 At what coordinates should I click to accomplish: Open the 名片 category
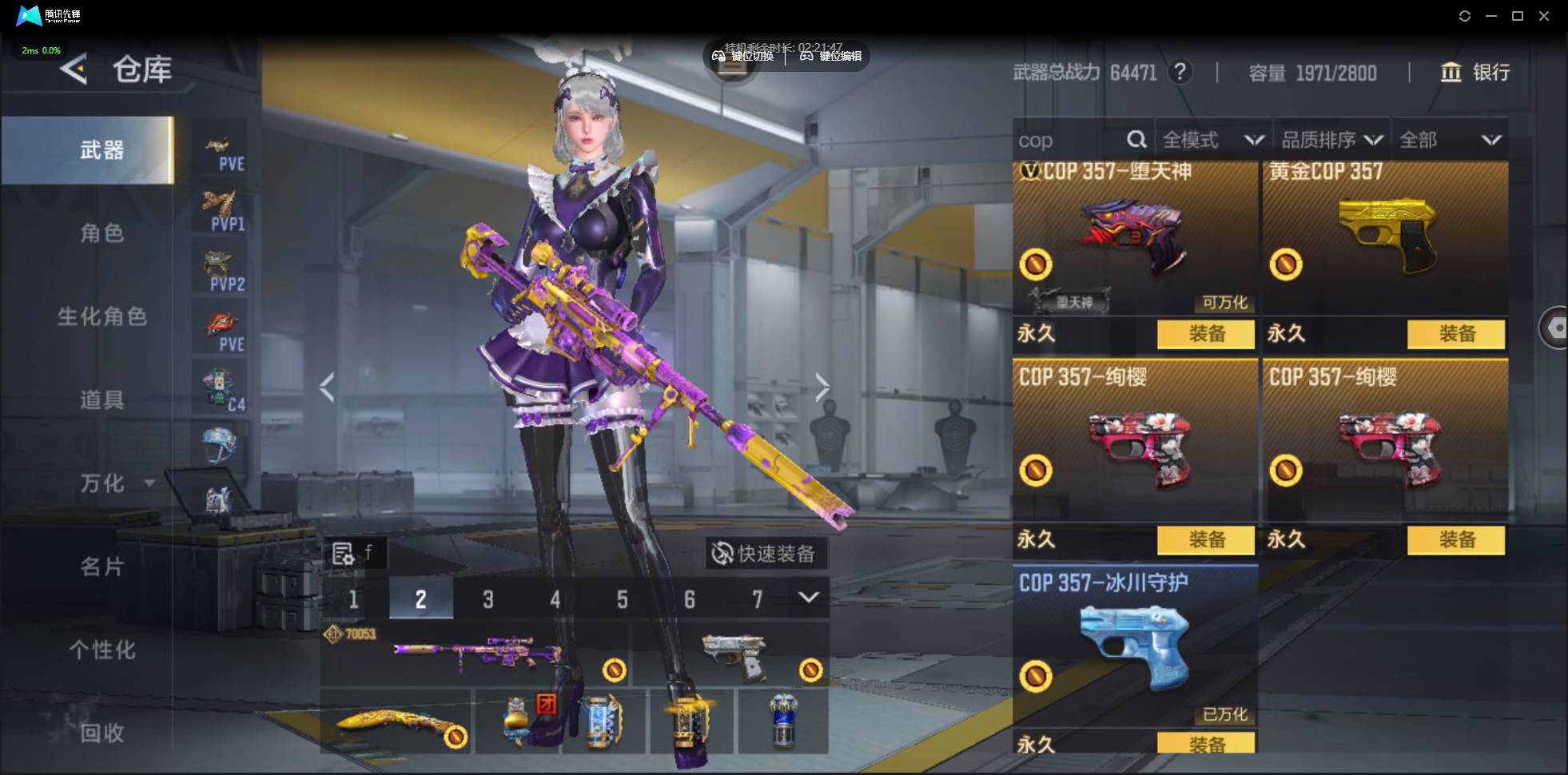coord(101,566)
